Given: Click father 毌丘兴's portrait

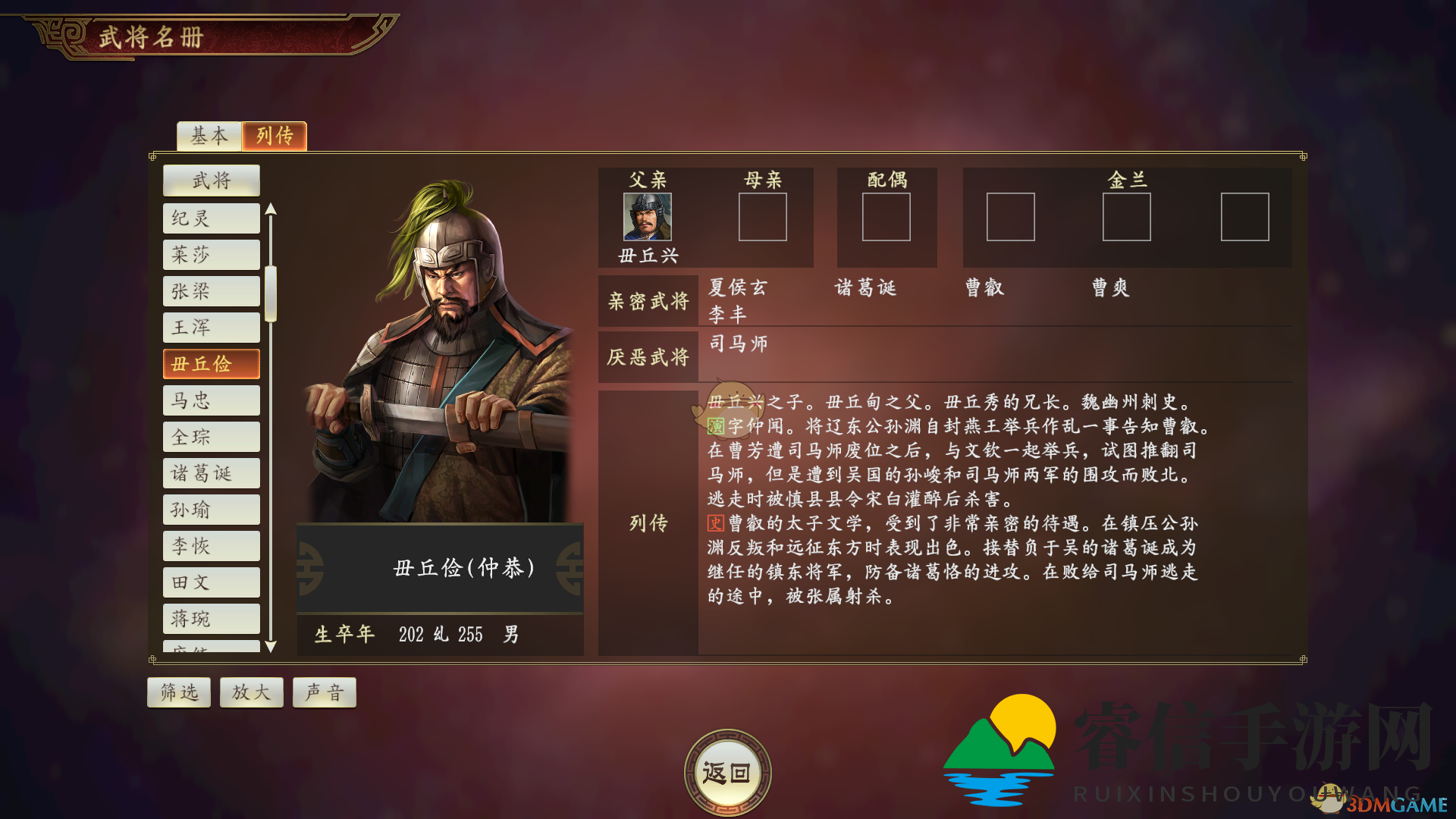Looking at the screenshot, I should point(647,217).
